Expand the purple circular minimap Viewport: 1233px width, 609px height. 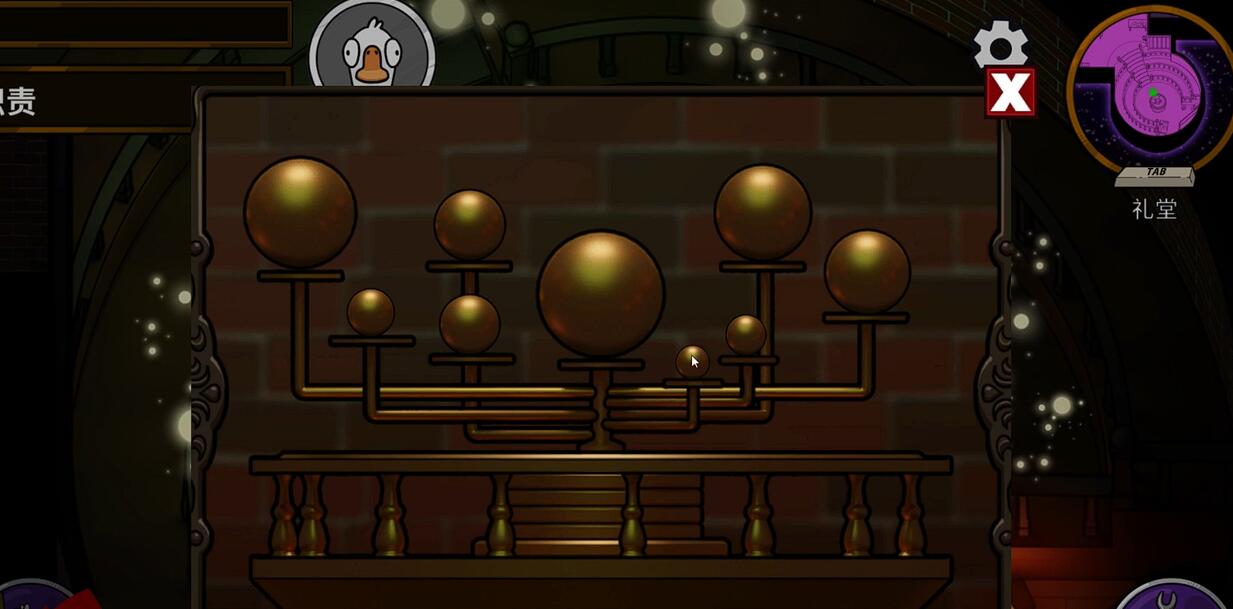tap(1152, 89)
